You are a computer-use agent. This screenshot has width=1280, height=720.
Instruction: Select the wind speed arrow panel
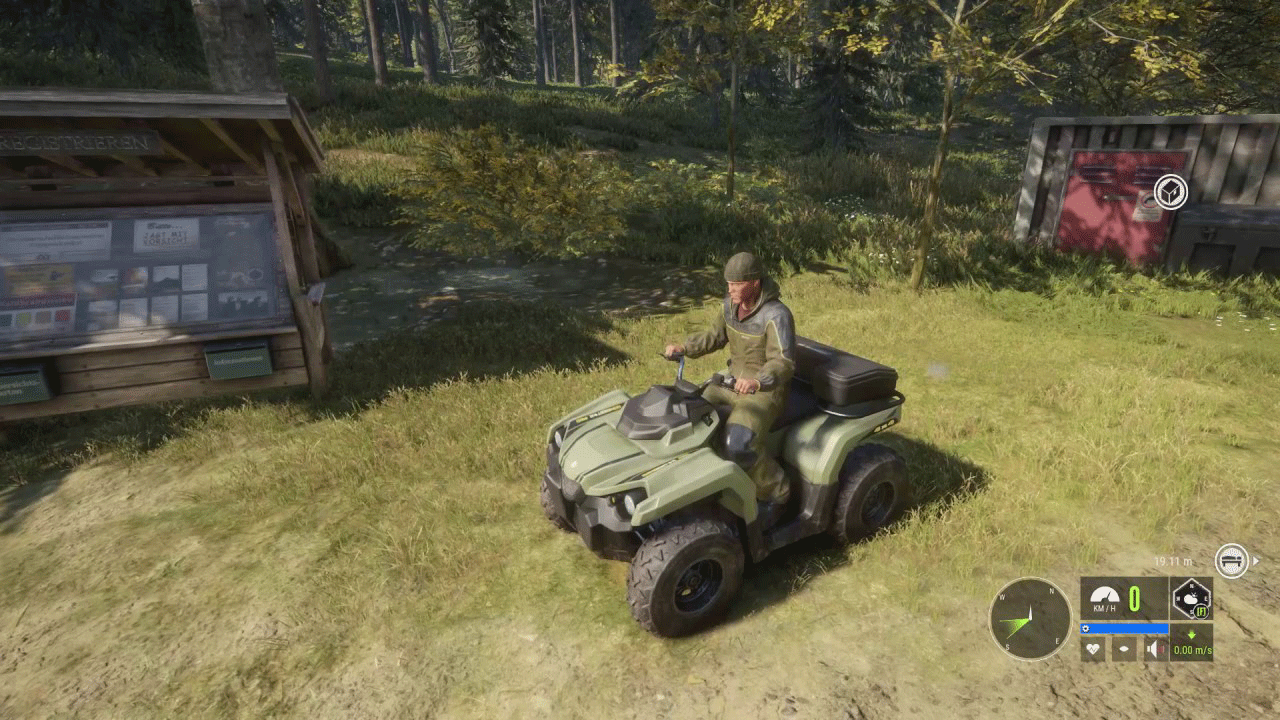pos(1192,643)
